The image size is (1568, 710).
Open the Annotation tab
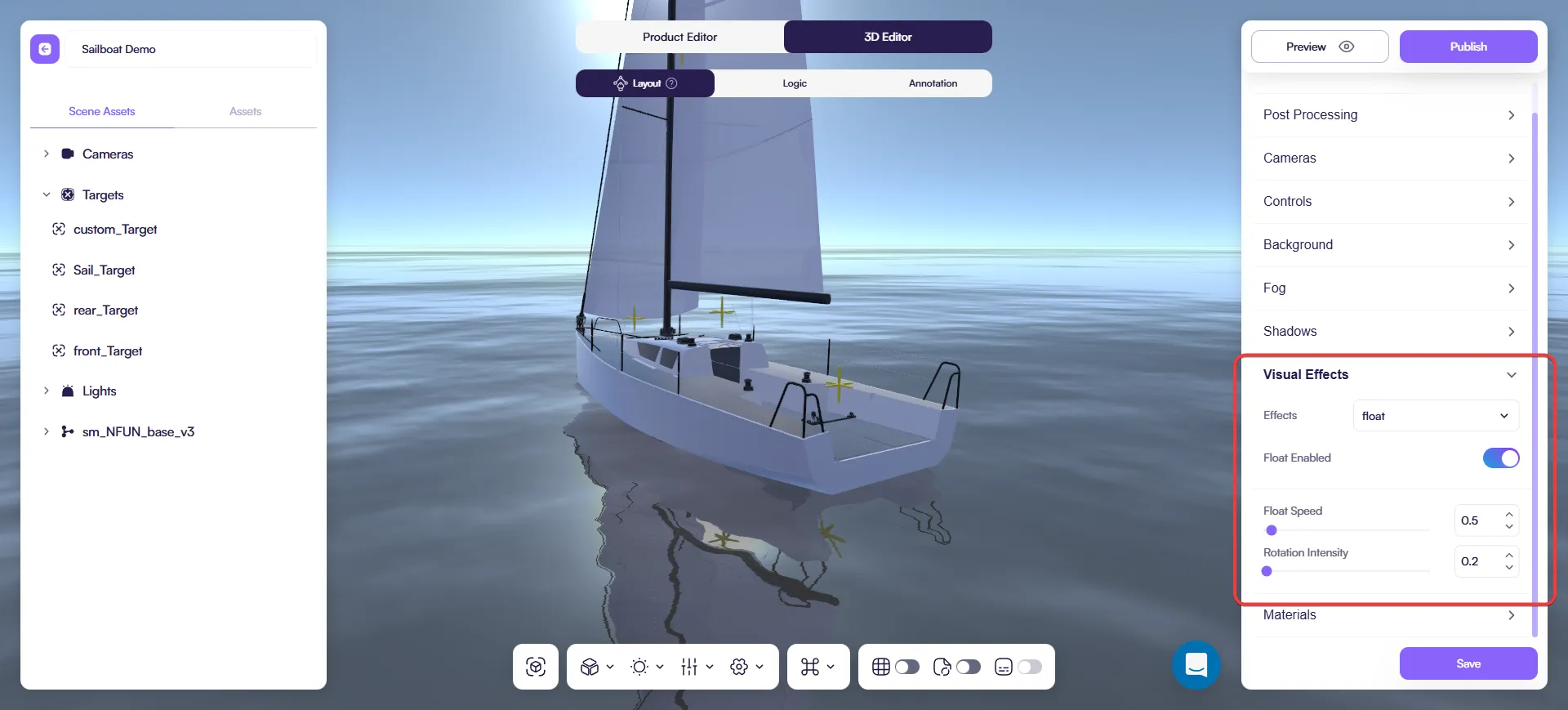[933, 83]
